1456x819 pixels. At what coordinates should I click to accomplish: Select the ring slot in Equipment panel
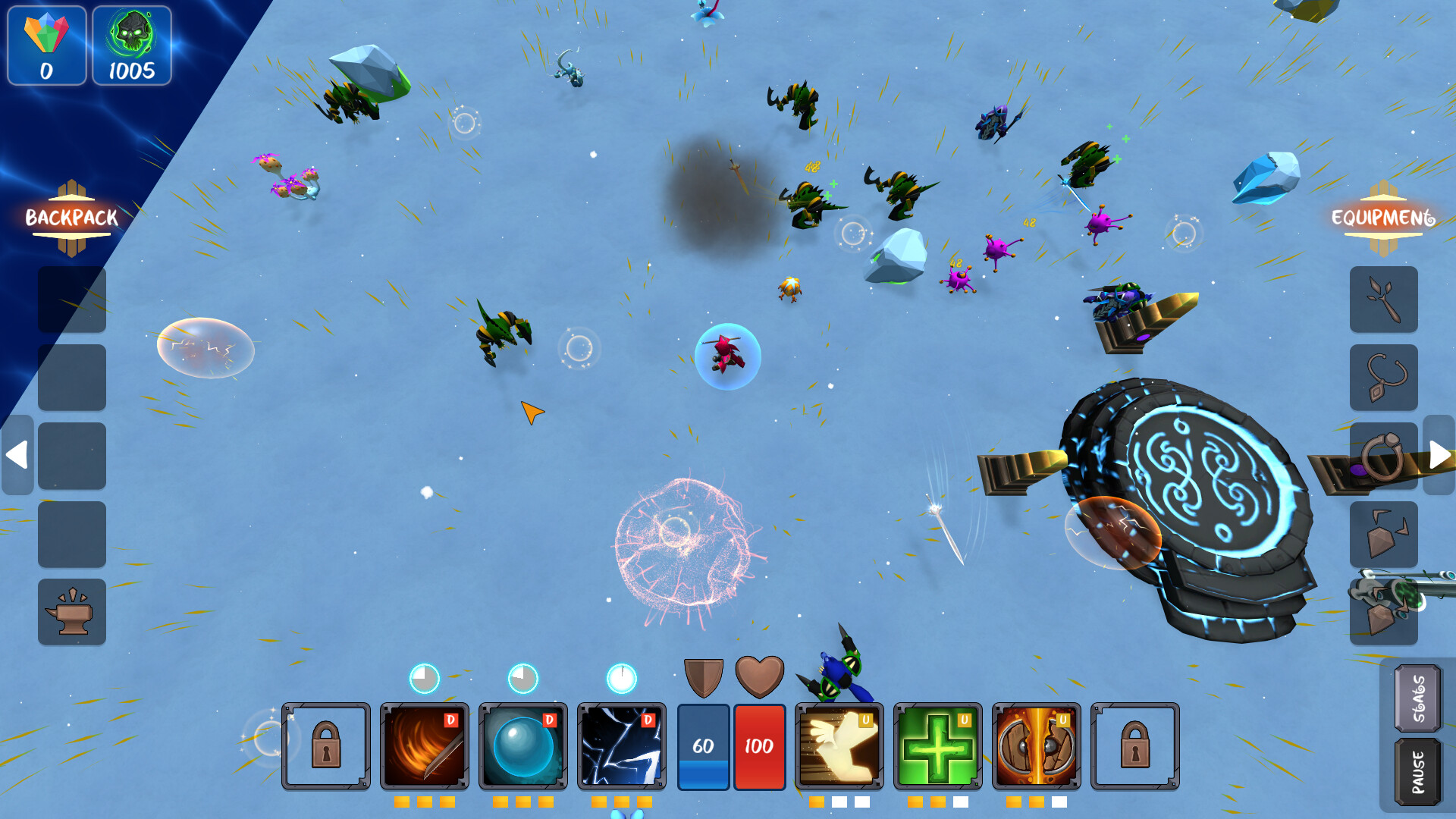pos(1384,456)
